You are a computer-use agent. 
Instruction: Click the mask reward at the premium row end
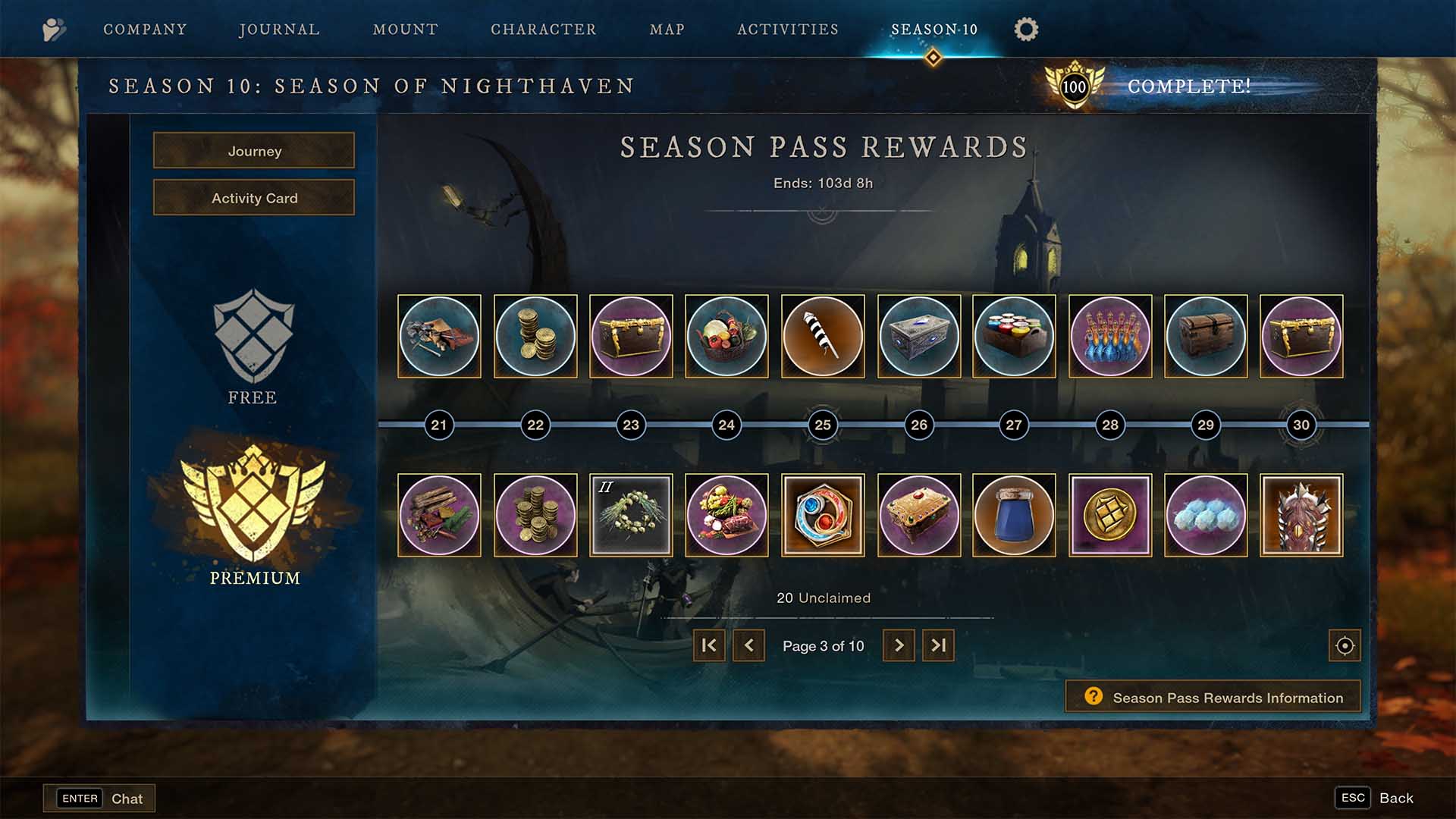click(x=1301, y=515)
